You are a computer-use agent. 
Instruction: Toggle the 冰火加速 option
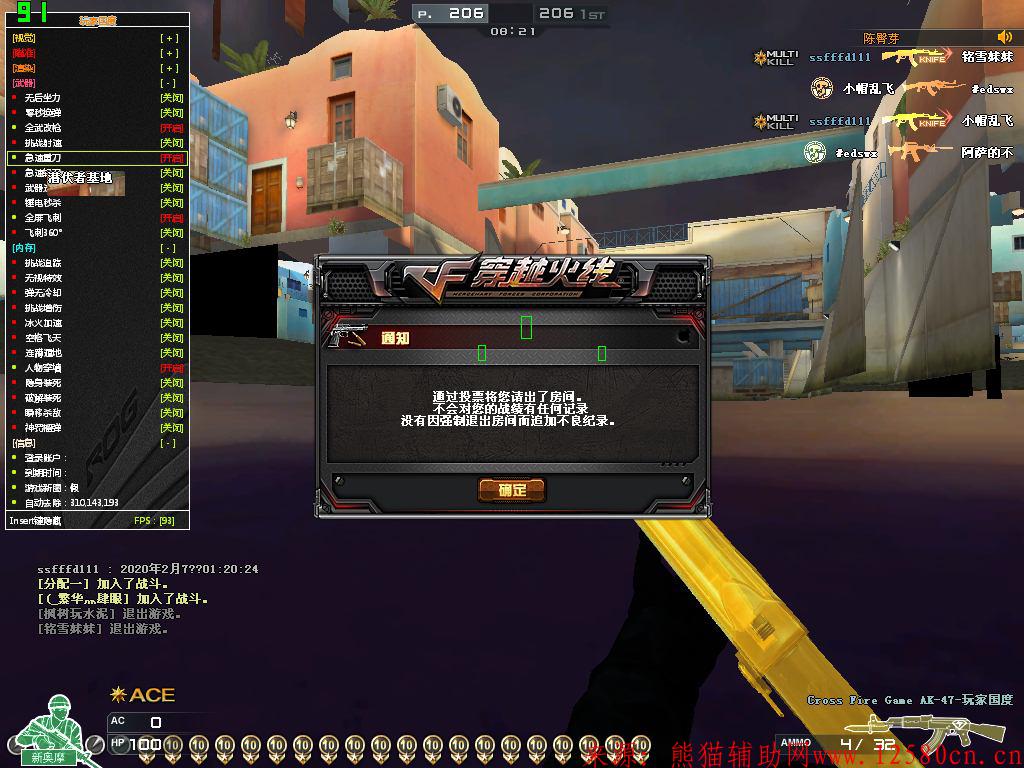click(171, 323)
